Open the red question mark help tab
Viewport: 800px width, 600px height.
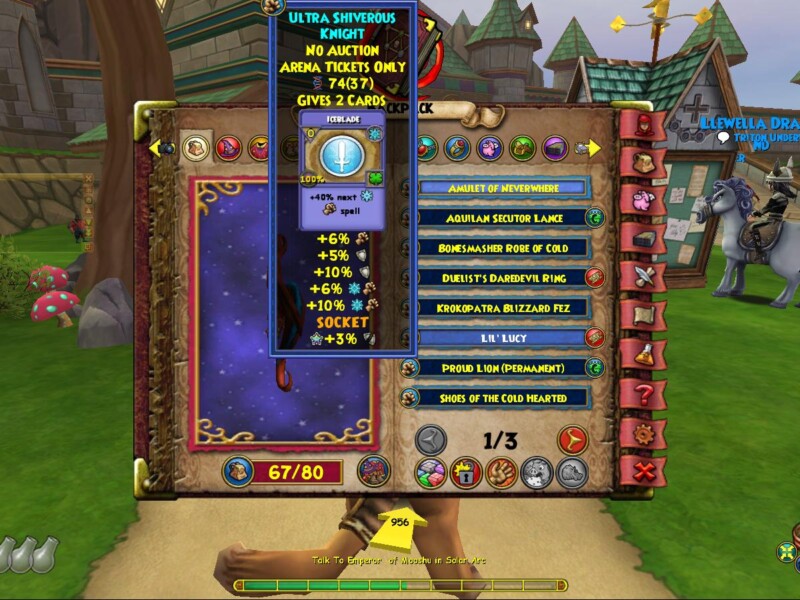pos(641,394)
